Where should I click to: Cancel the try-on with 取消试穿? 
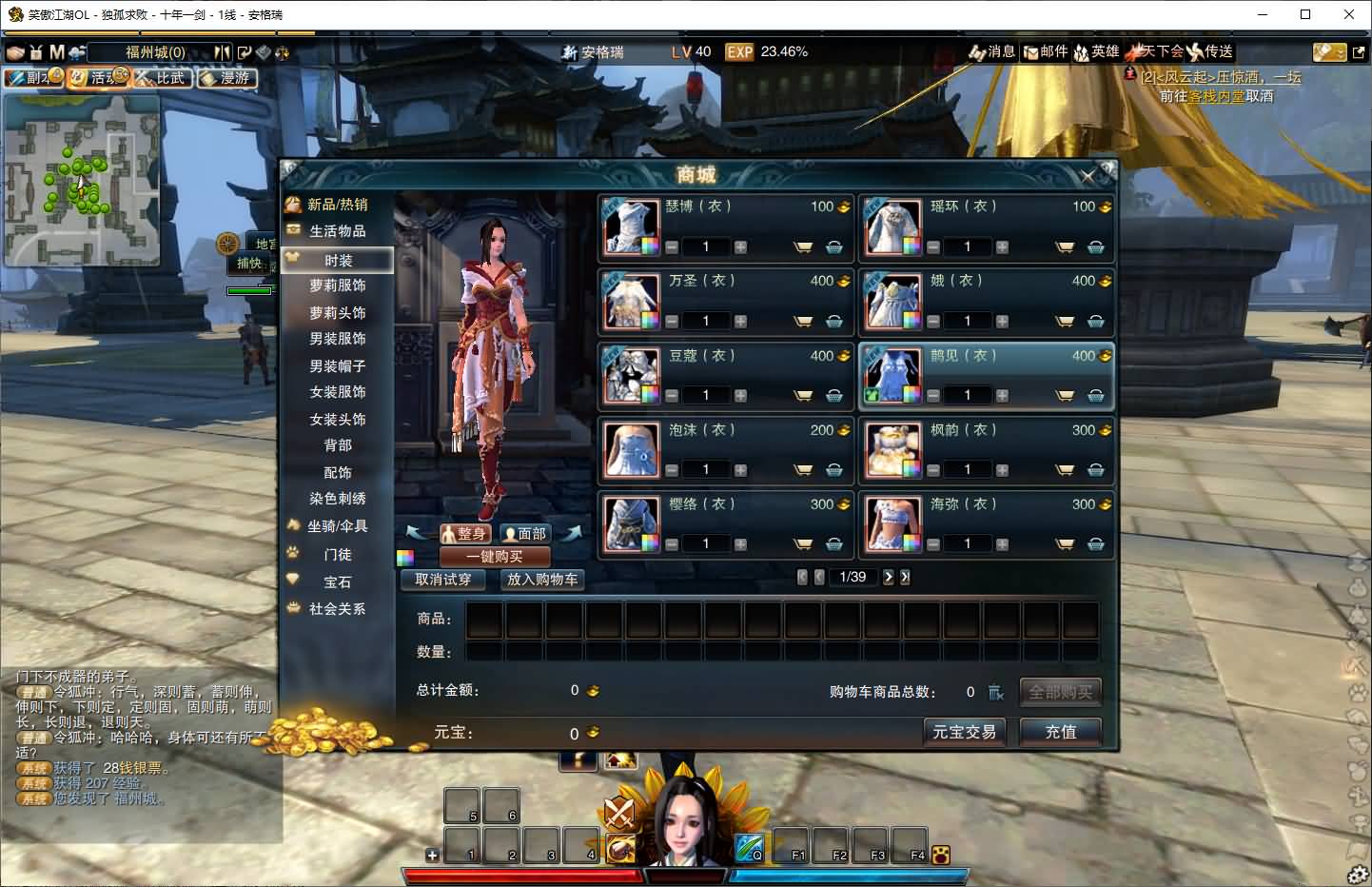443,579
